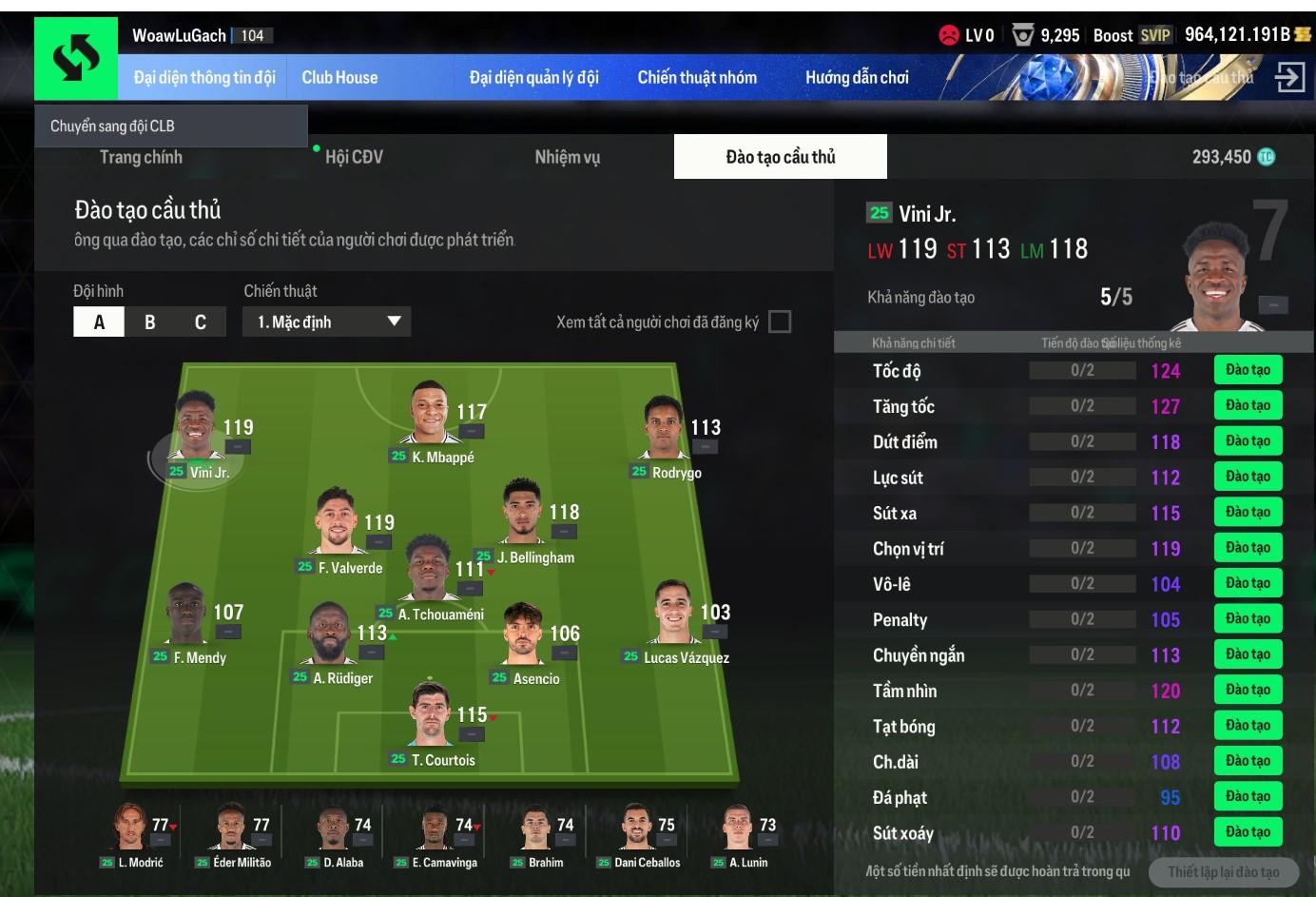Click the green swap arrows icon
The height and width of the screenshot is (897, 1316).
[x=76, y=59]
